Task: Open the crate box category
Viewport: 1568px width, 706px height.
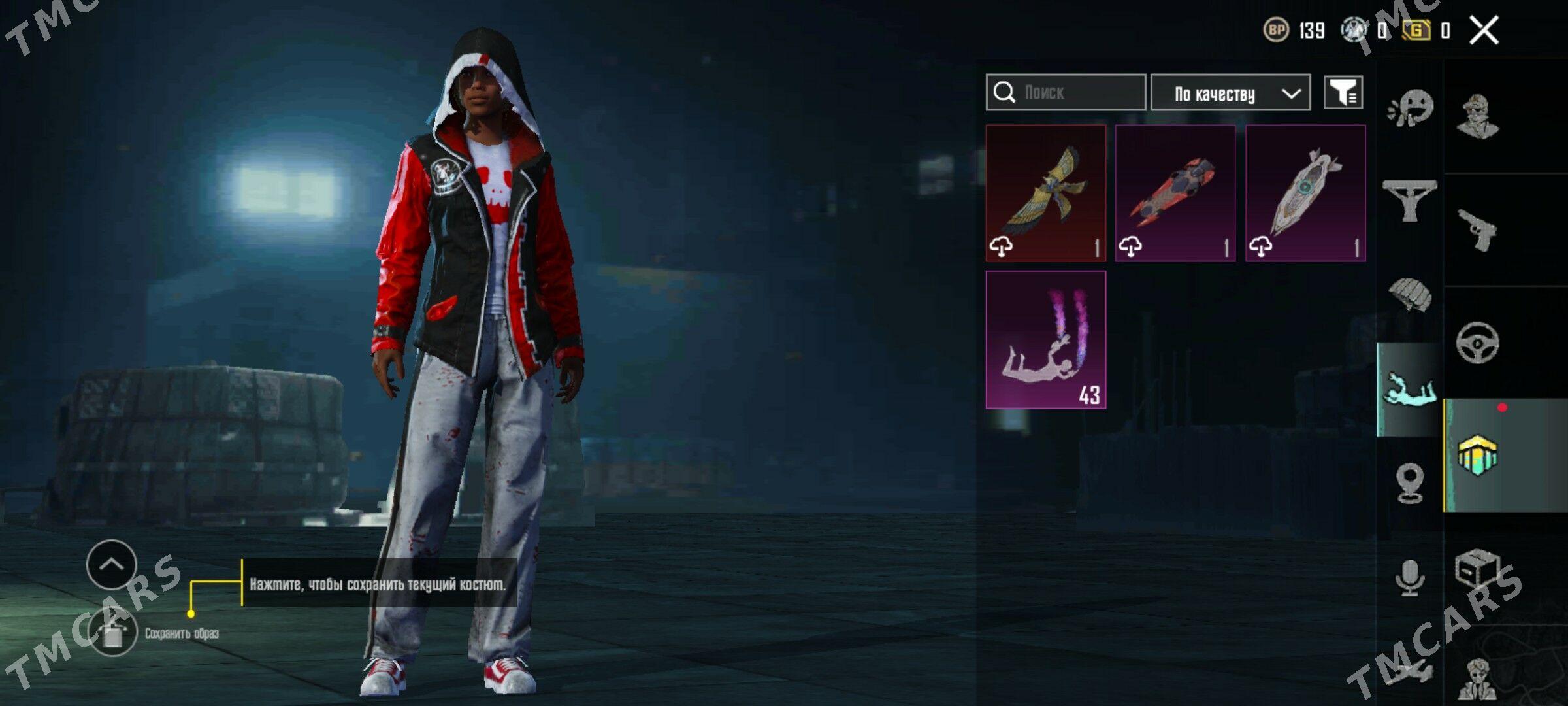Action: (x=1478, y=569)
